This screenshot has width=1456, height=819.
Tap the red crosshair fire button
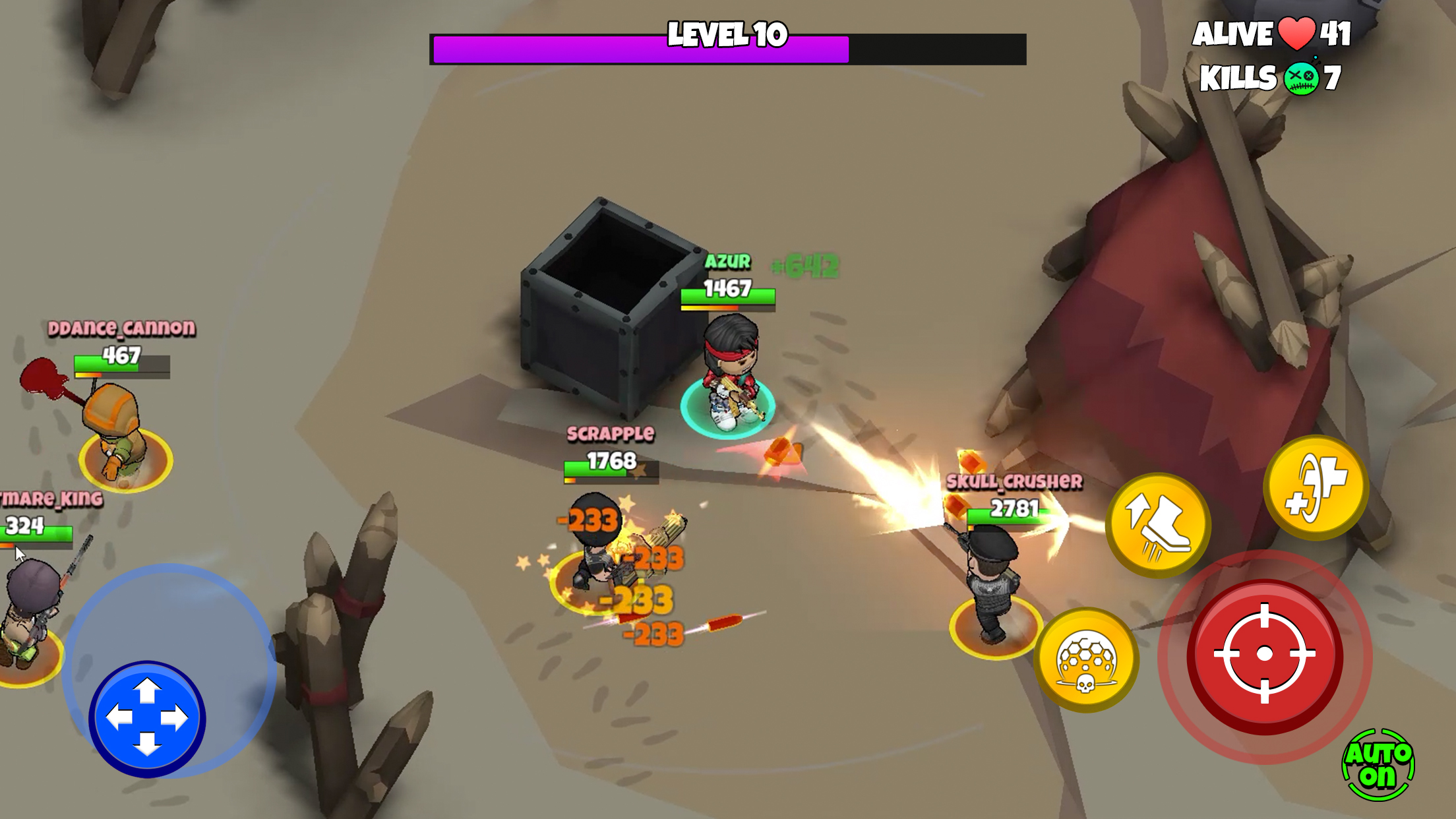[1264, 654]
